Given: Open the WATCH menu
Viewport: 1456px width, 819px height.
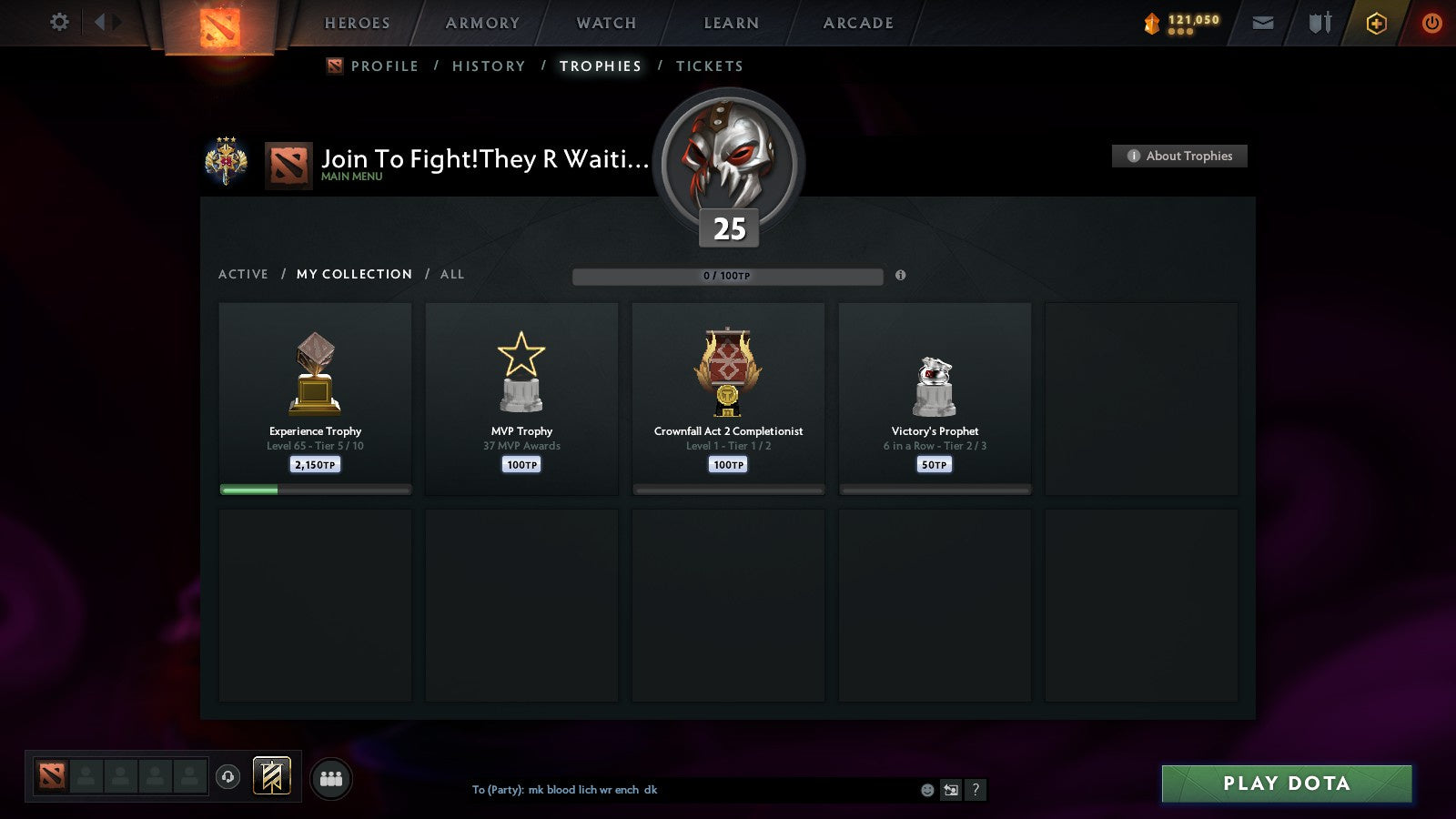Looking at the screenshot, I should tap(604, 23).
